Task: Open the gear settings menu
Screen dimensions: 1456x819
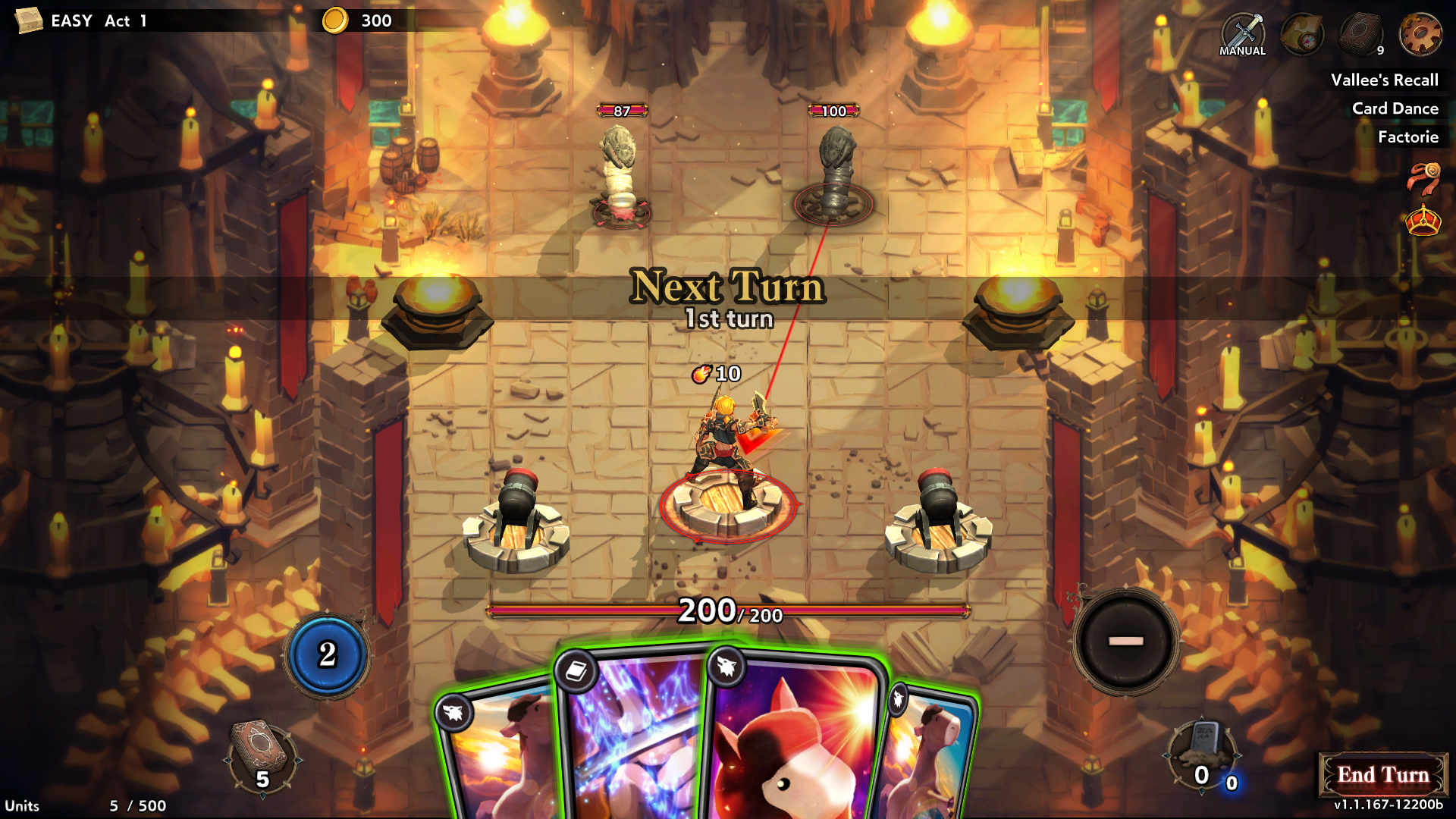Action: pos(1420,35)
